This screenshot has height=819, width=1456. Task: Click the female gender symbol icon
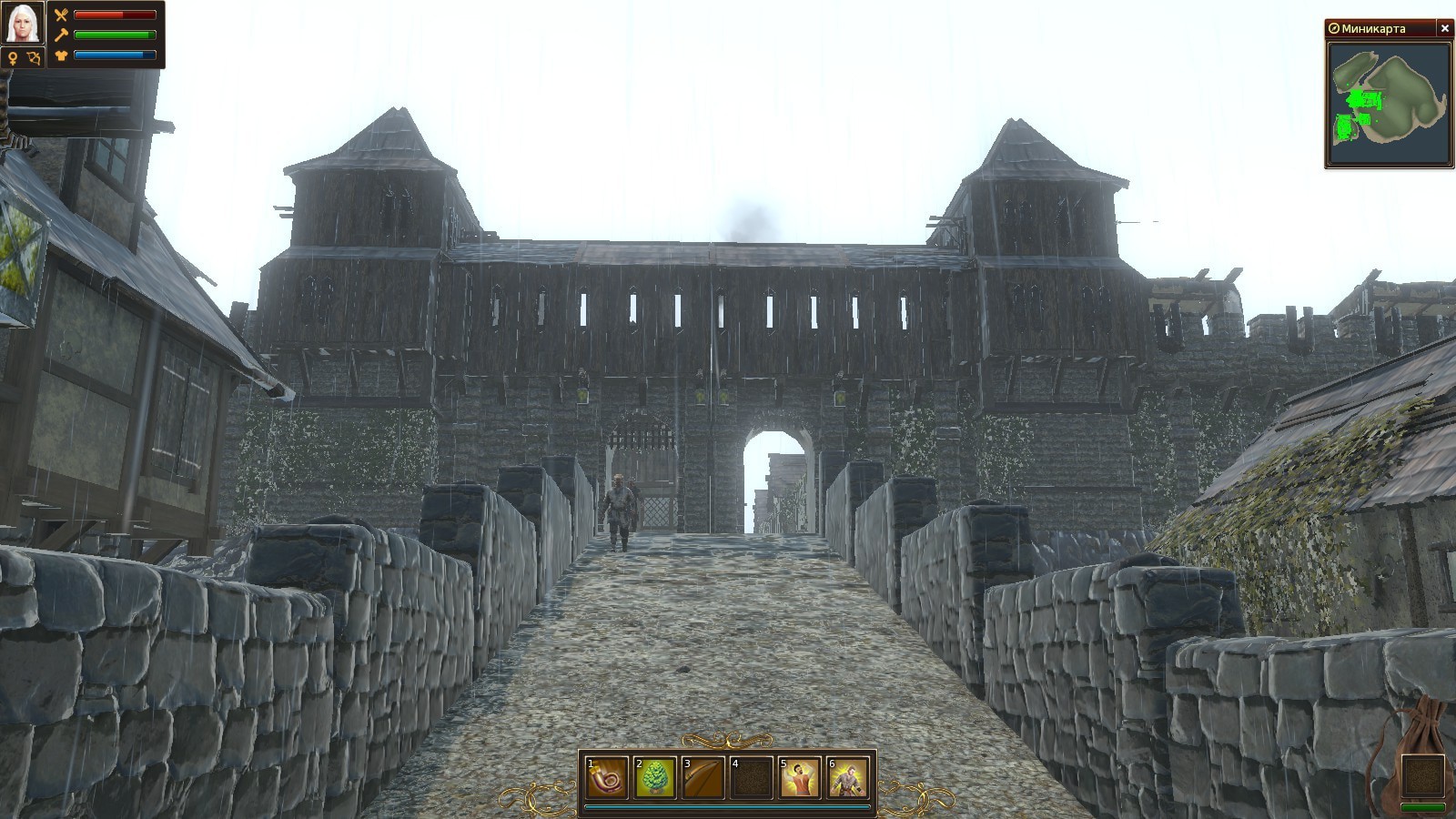pyautogui.click(x=13, y=58)
